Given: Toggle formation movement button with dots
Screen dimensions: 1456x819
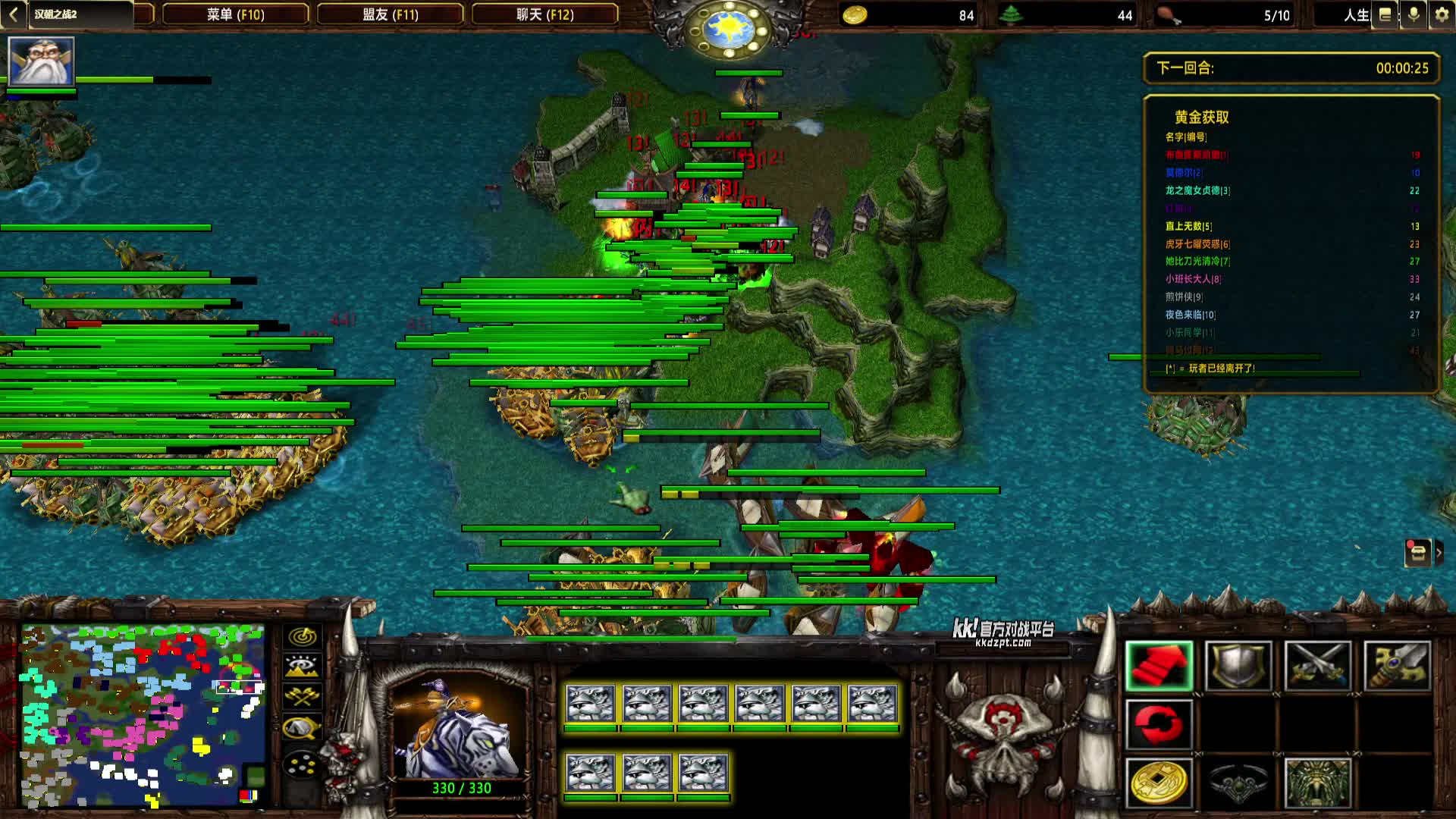Looking at the screenshot, I should (x=302, y=764).
